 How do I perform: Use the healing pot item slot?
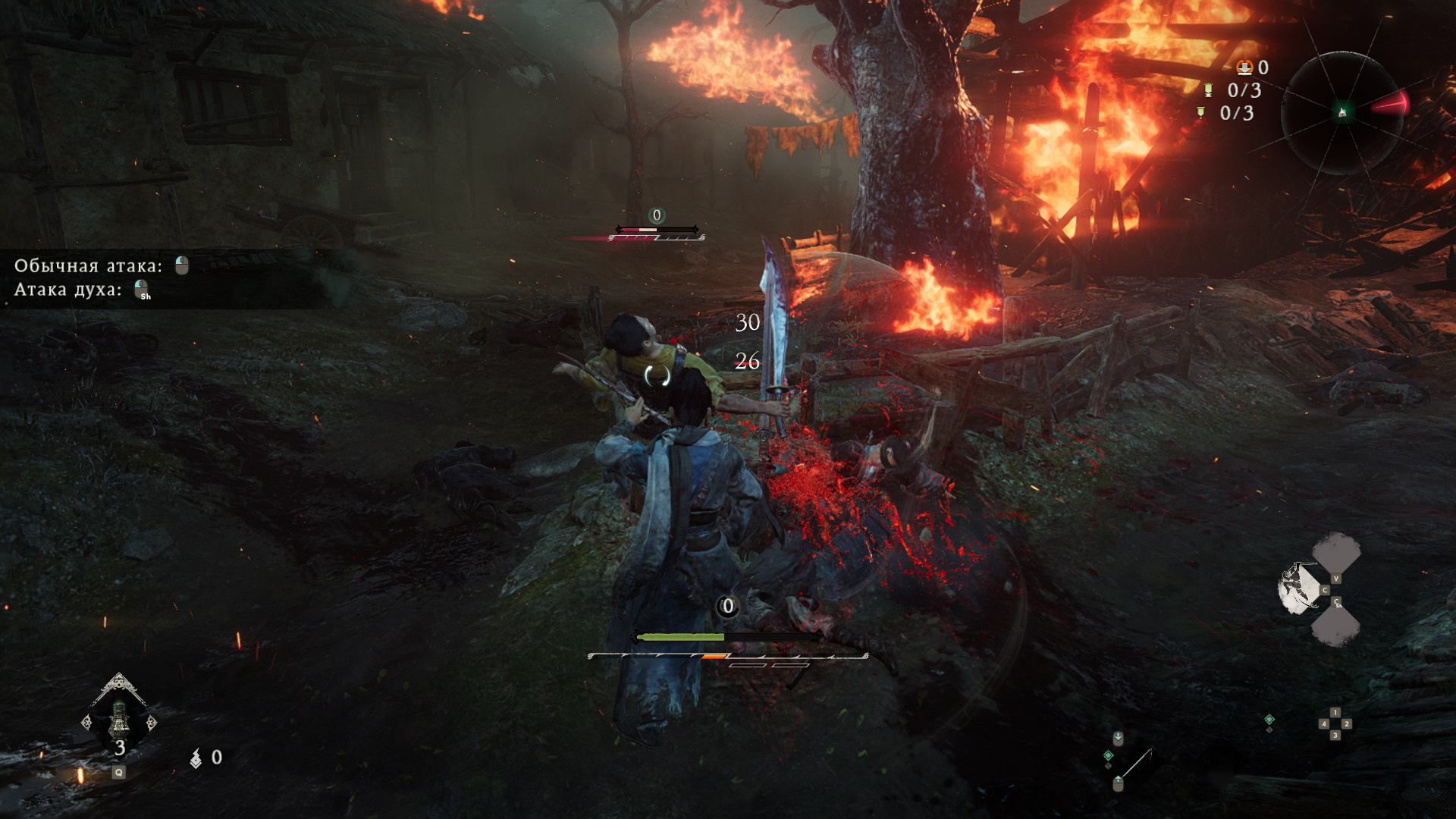coord(119,718)
